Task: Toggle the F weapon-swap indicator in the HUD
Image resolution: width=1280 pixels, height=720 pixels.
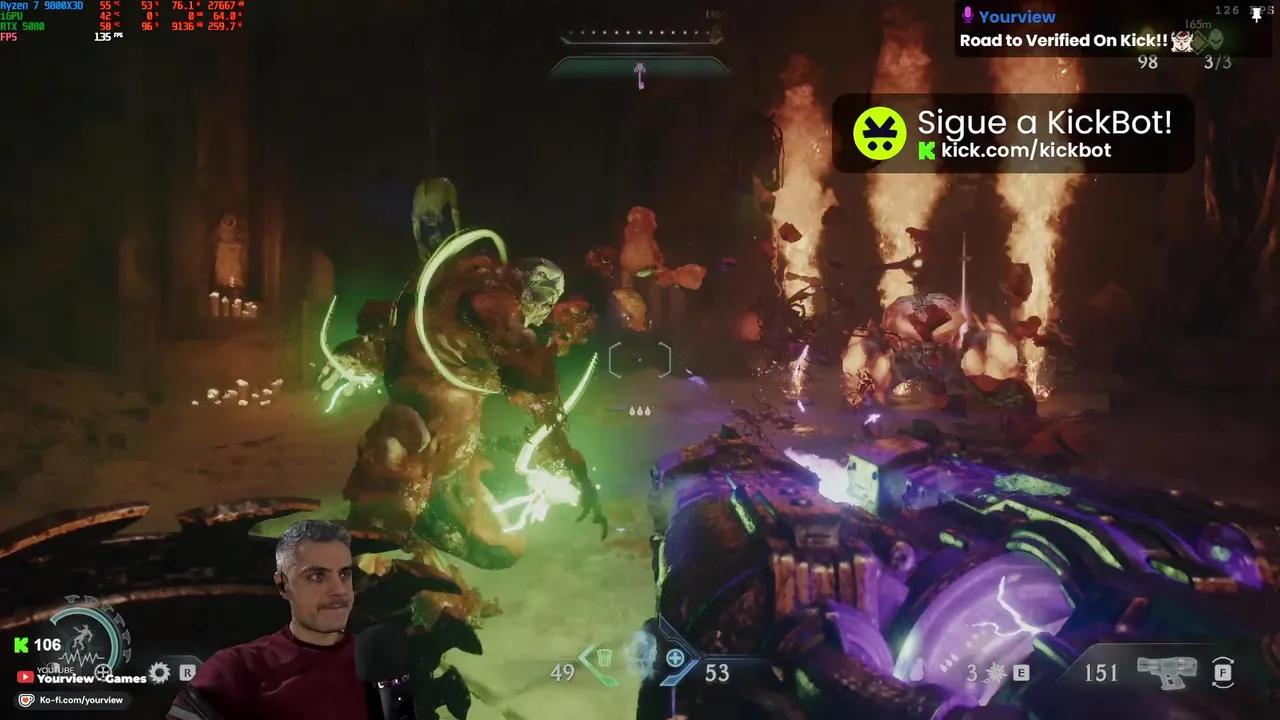Action: click(x=1223, y=674)
